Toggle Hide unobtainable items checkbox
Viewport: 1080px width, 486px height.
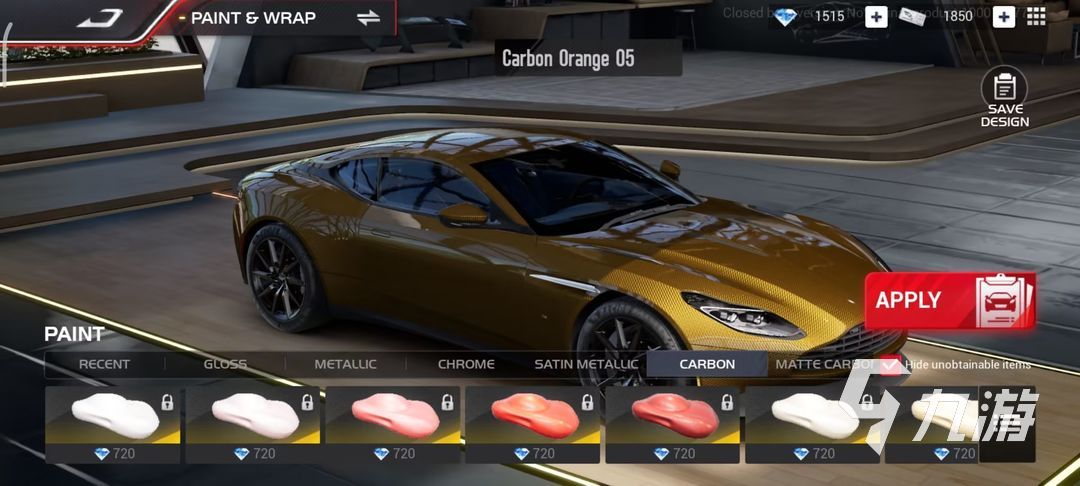coord(890,365)
